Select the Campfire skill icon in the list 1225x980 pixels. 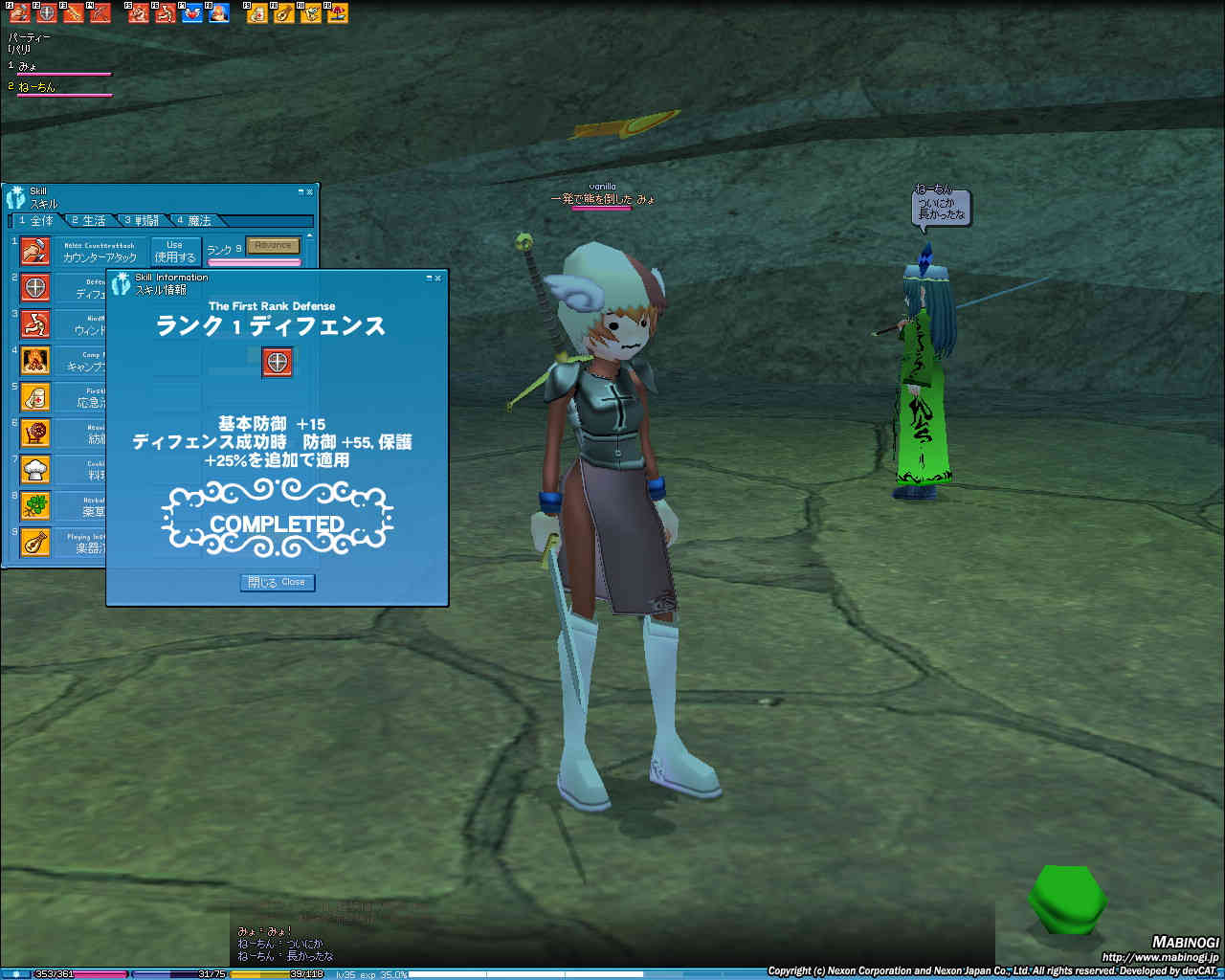[35, 361]
